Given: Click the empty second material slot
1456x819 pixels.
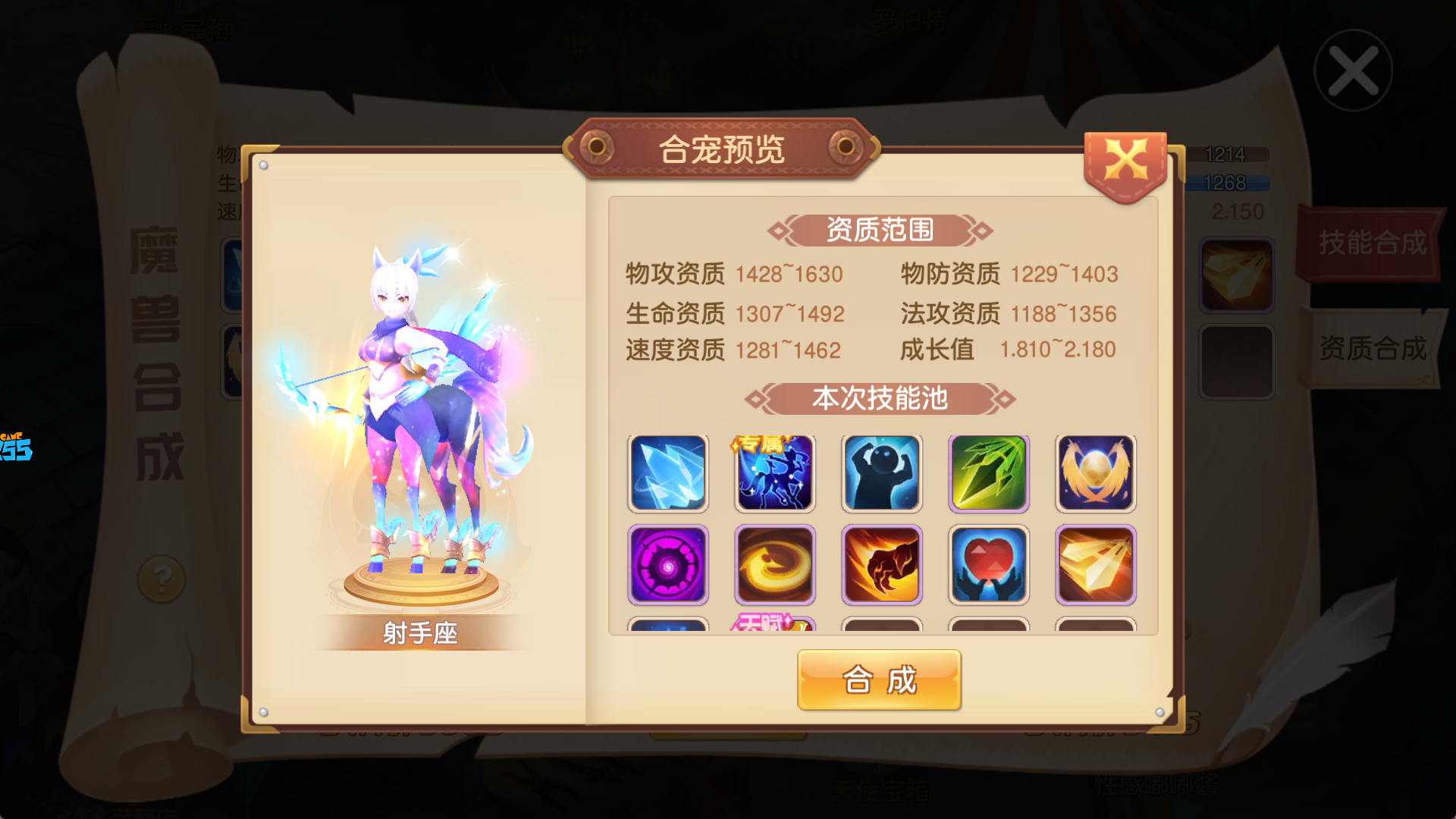Looking at the screenshot, I should [x=1236, y=359].
